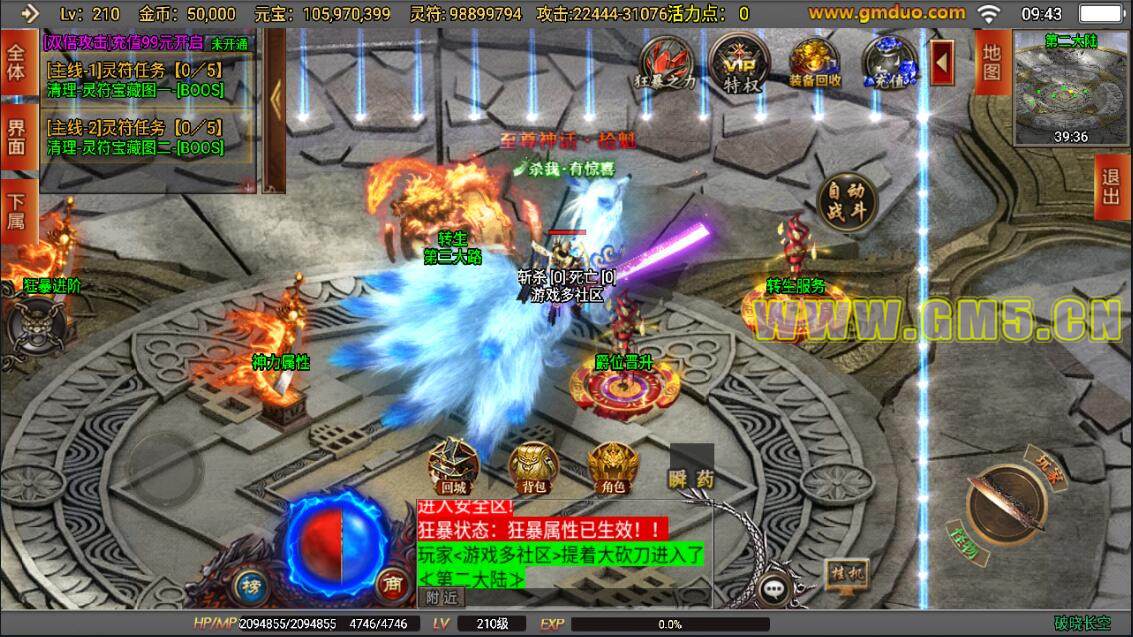
Task: Open the 地图 map button
Action: click(991, 62)
